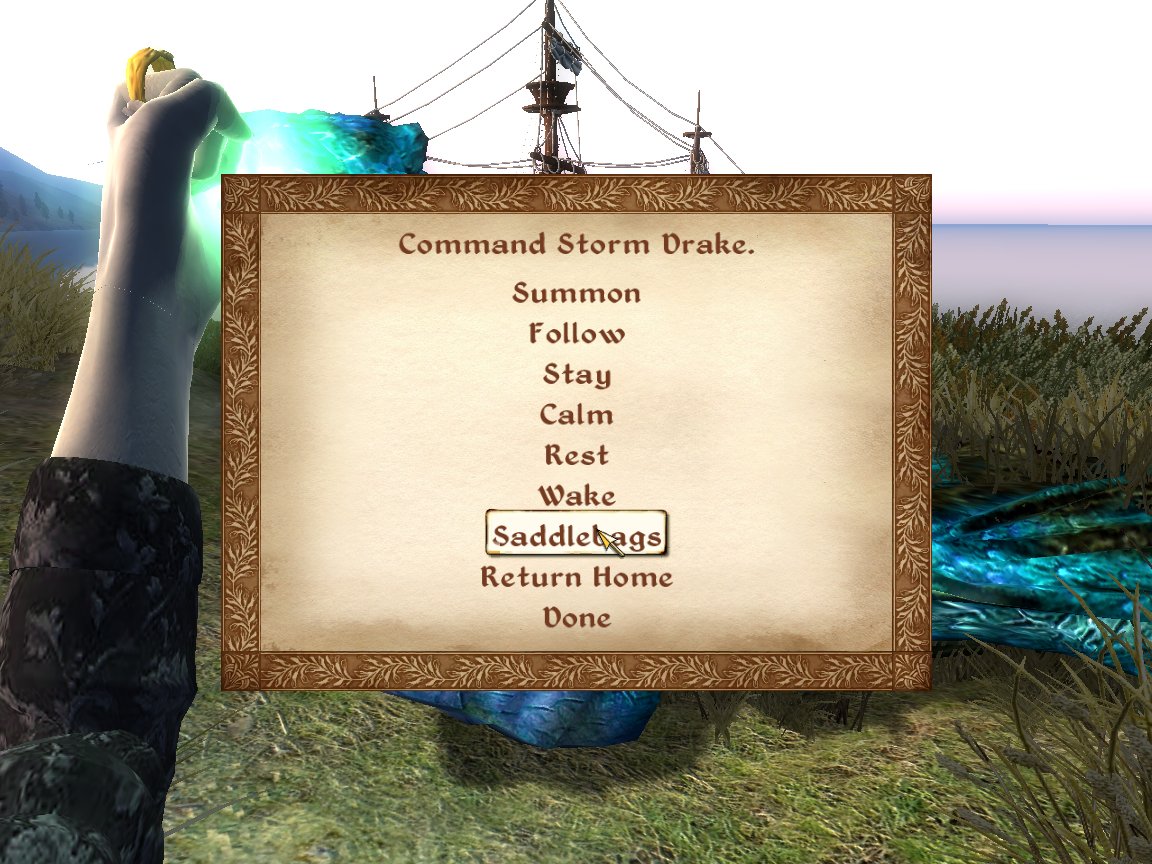Select the Wake command
The width and height of the screenshot is (1152, 864).
click(x=576, y=495)
